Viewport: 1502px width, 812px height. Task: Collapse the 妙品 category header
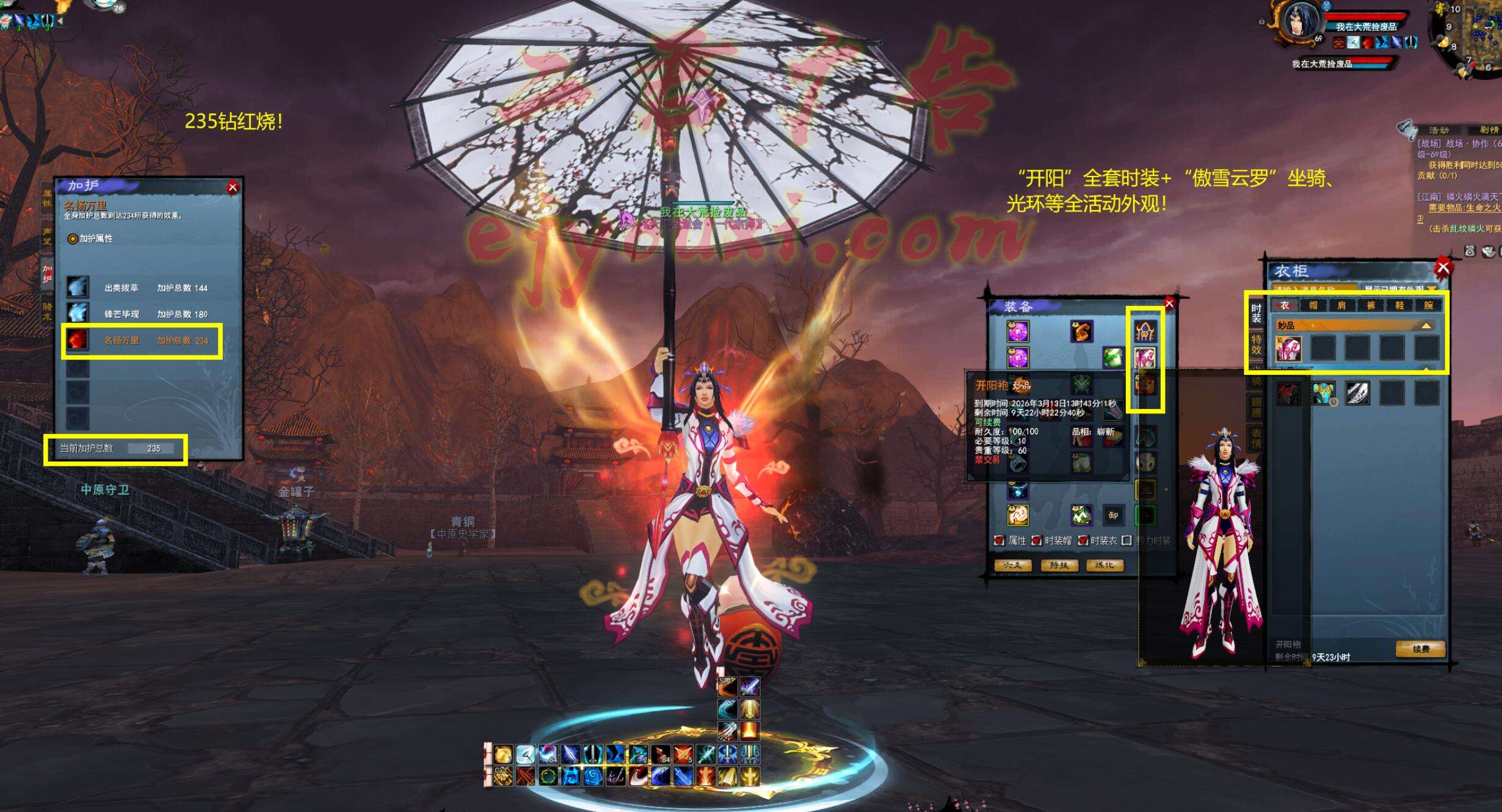point(1426,326)
